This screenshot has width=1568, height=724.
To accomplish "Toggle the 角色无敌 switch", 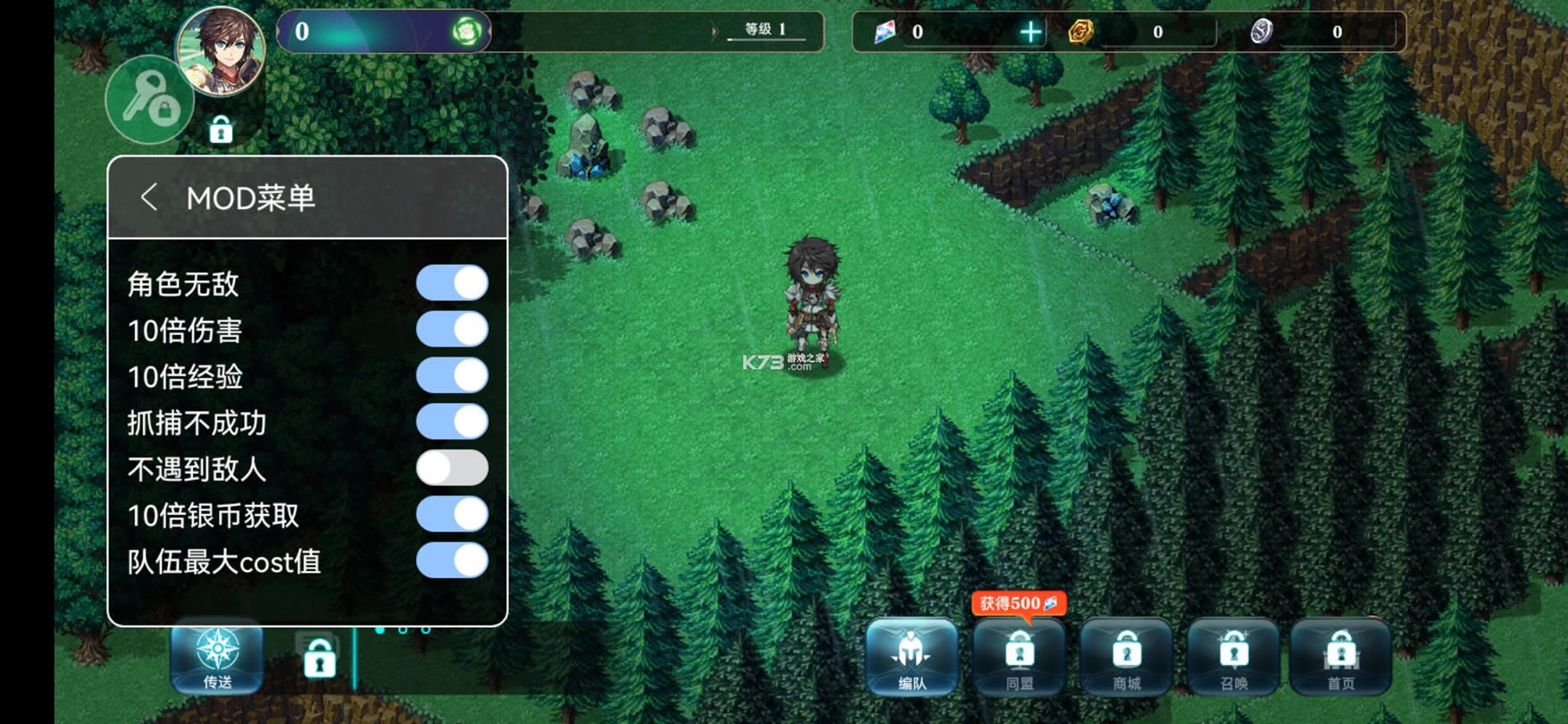I will 452,283.
